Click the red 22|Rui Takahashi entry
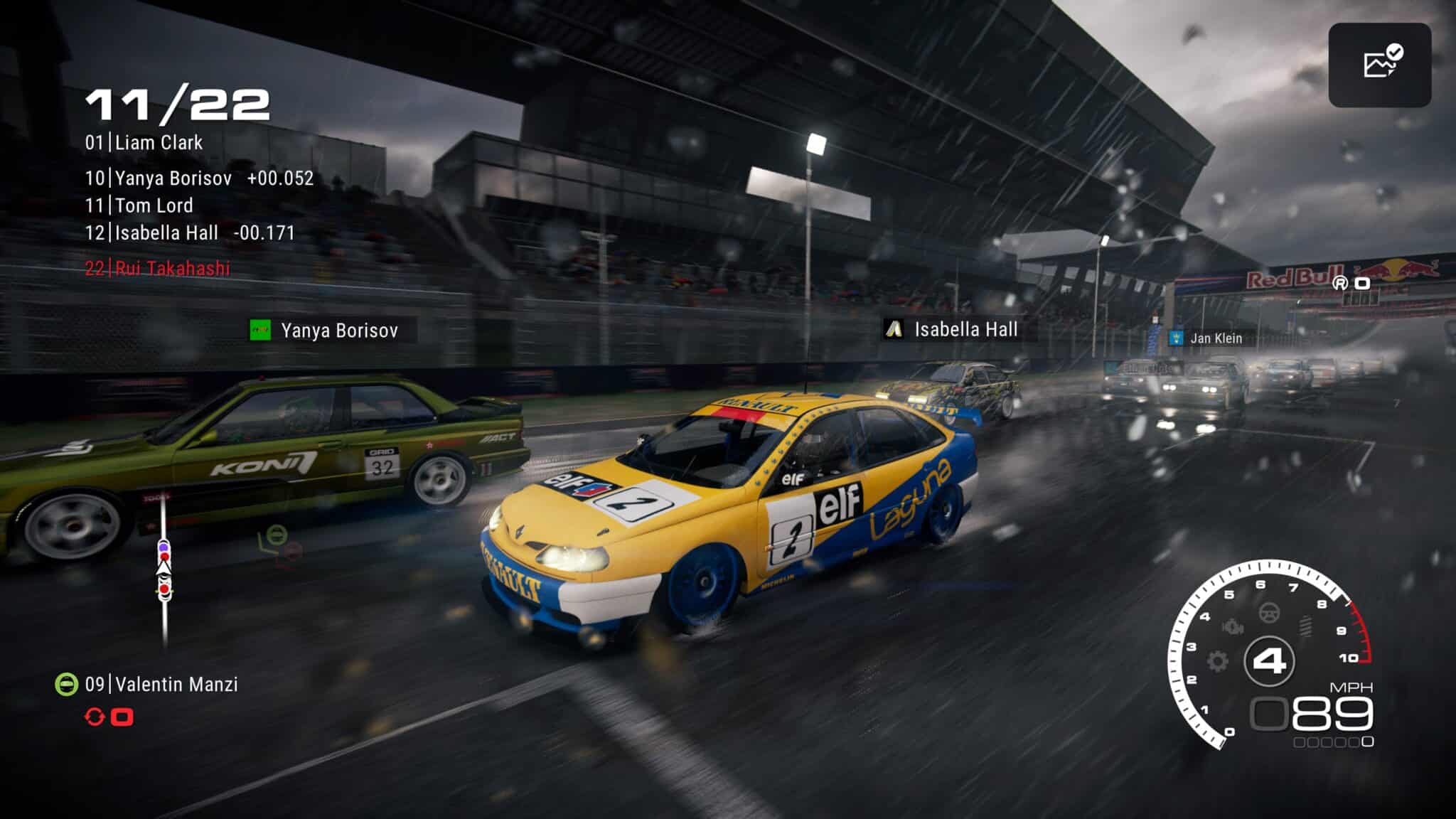The image size is (1456, 819). click(158, 268)
